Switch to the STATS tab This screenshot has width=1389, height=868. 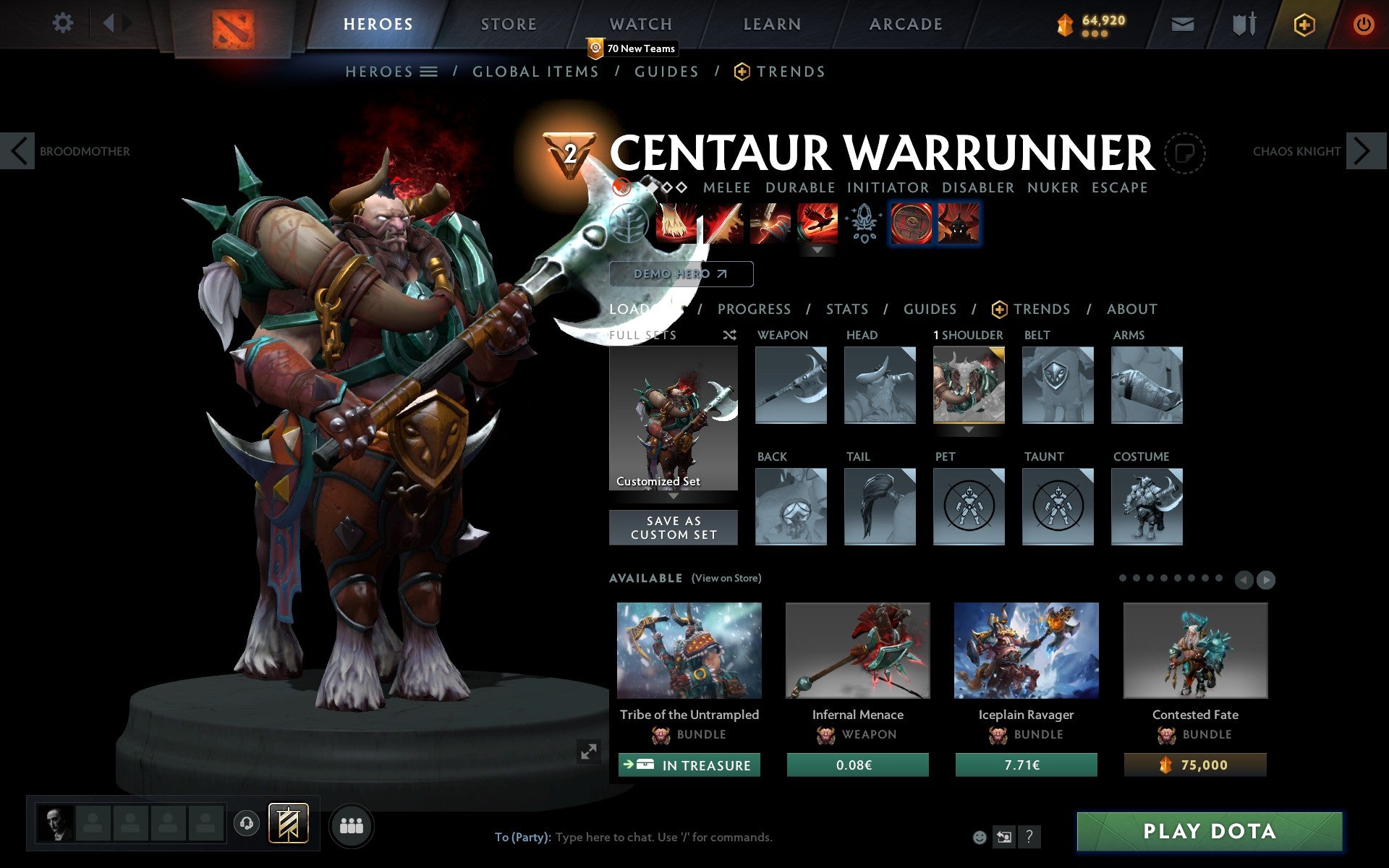pyautogui.click(x=846, y=310)
